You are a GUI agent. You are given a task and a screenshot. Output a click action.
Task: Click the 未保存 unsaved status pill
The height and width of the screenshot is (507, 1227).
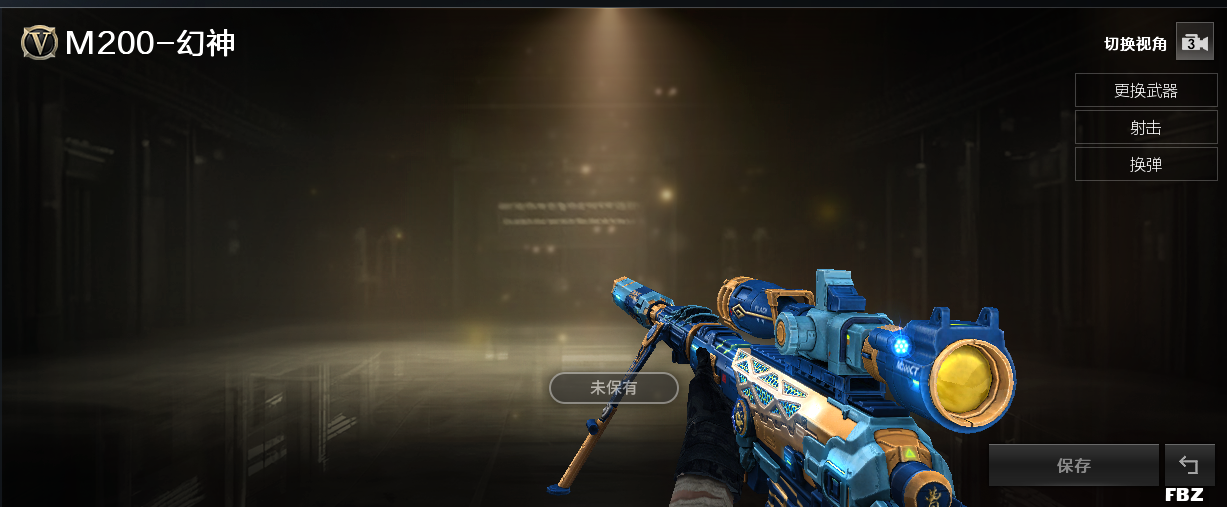point(614,388)
